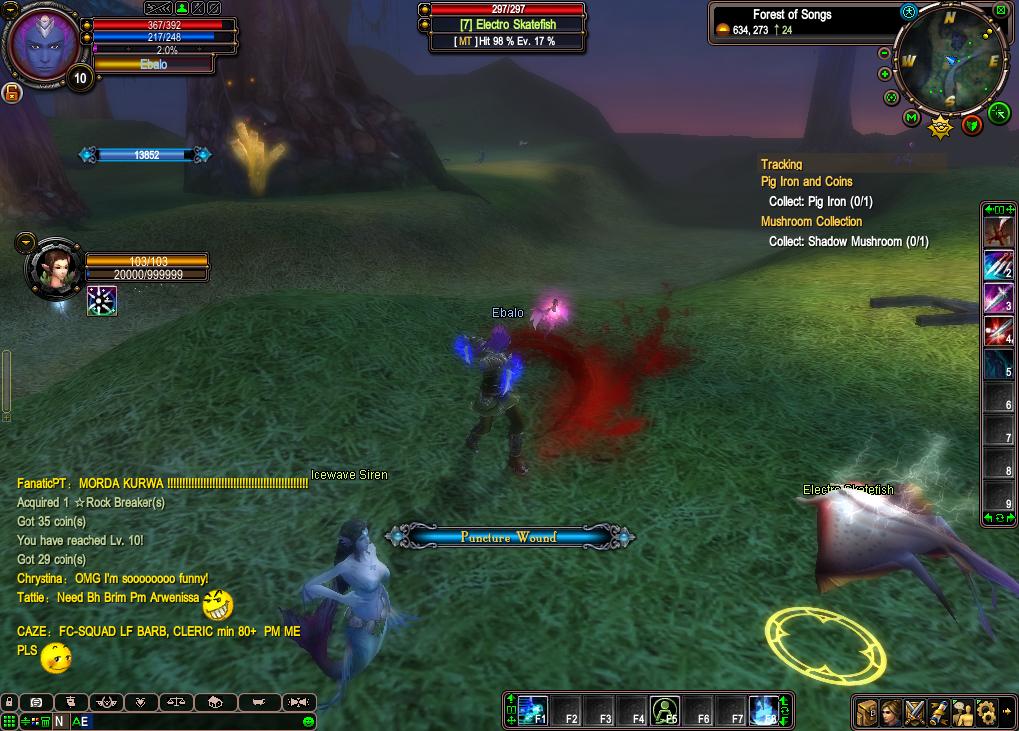Use the F1 hotbar skill
This screenshot has width=1019, height=731.
[x=533, y=710]
